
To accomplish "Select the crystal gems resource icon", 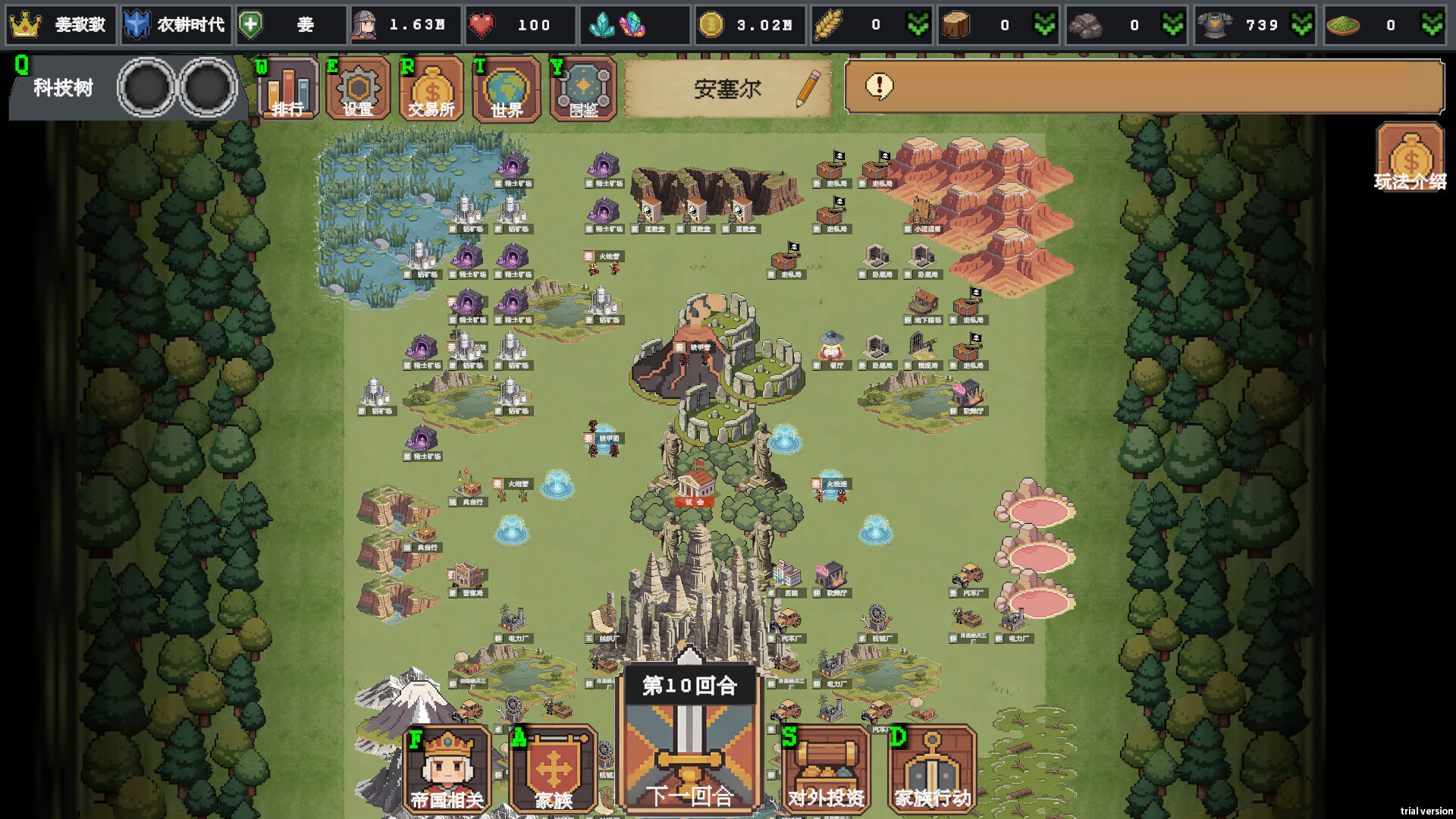I will (617, 25).
